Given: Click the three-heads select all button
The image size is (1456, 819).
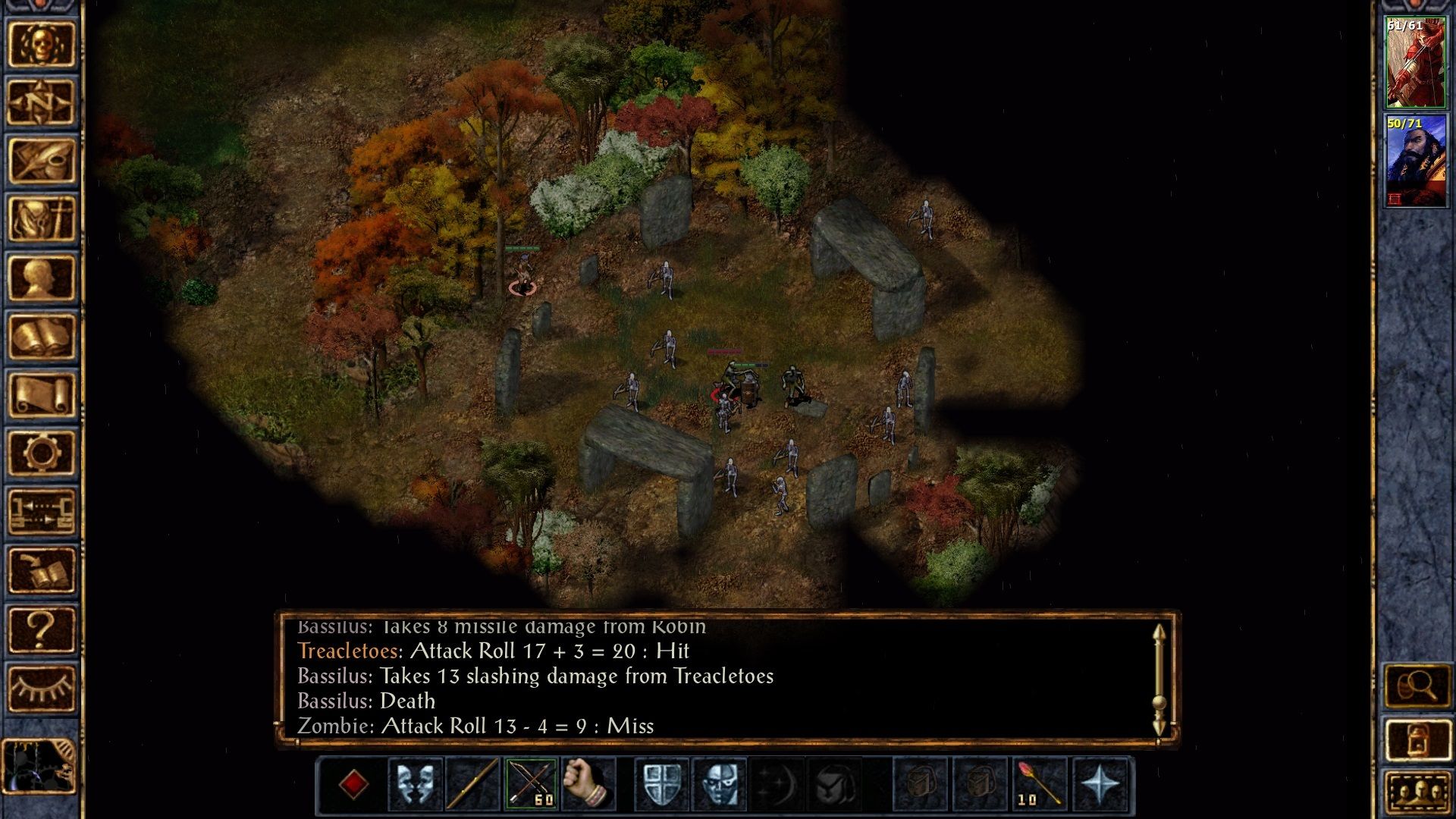Looking at the screenshot, I should coord(1417,794).
